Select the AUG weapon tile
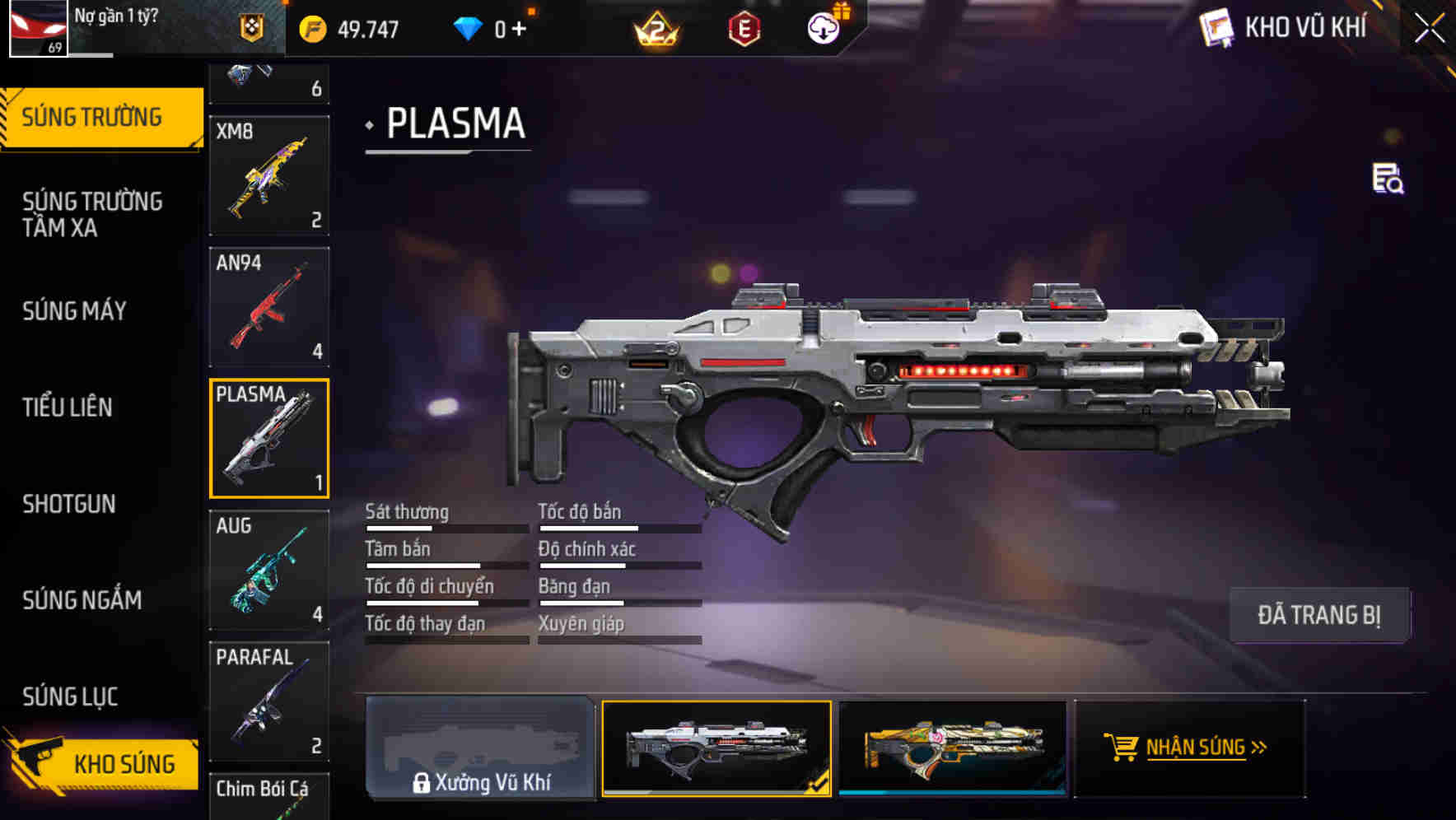The image size is (1456, 820). tap(269, 570)
